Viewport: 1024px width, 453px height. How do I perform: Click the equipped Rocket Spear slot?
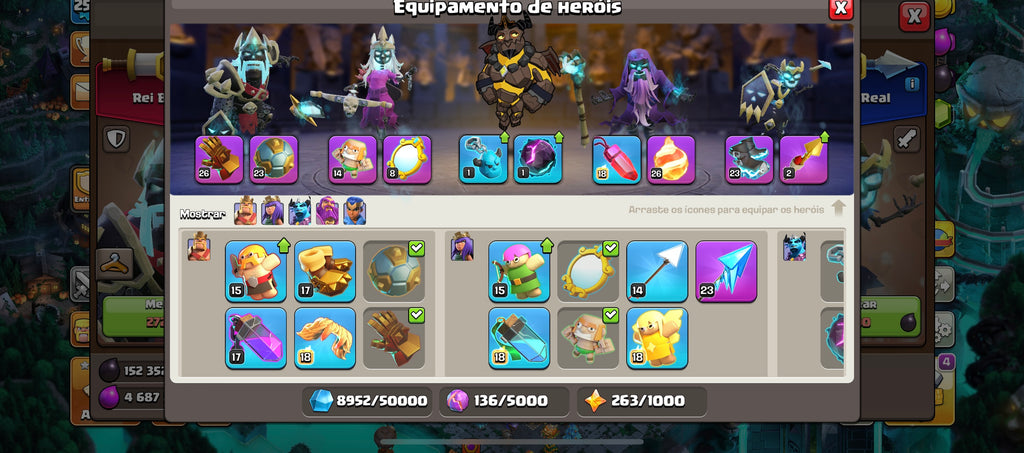pos(804,160)
